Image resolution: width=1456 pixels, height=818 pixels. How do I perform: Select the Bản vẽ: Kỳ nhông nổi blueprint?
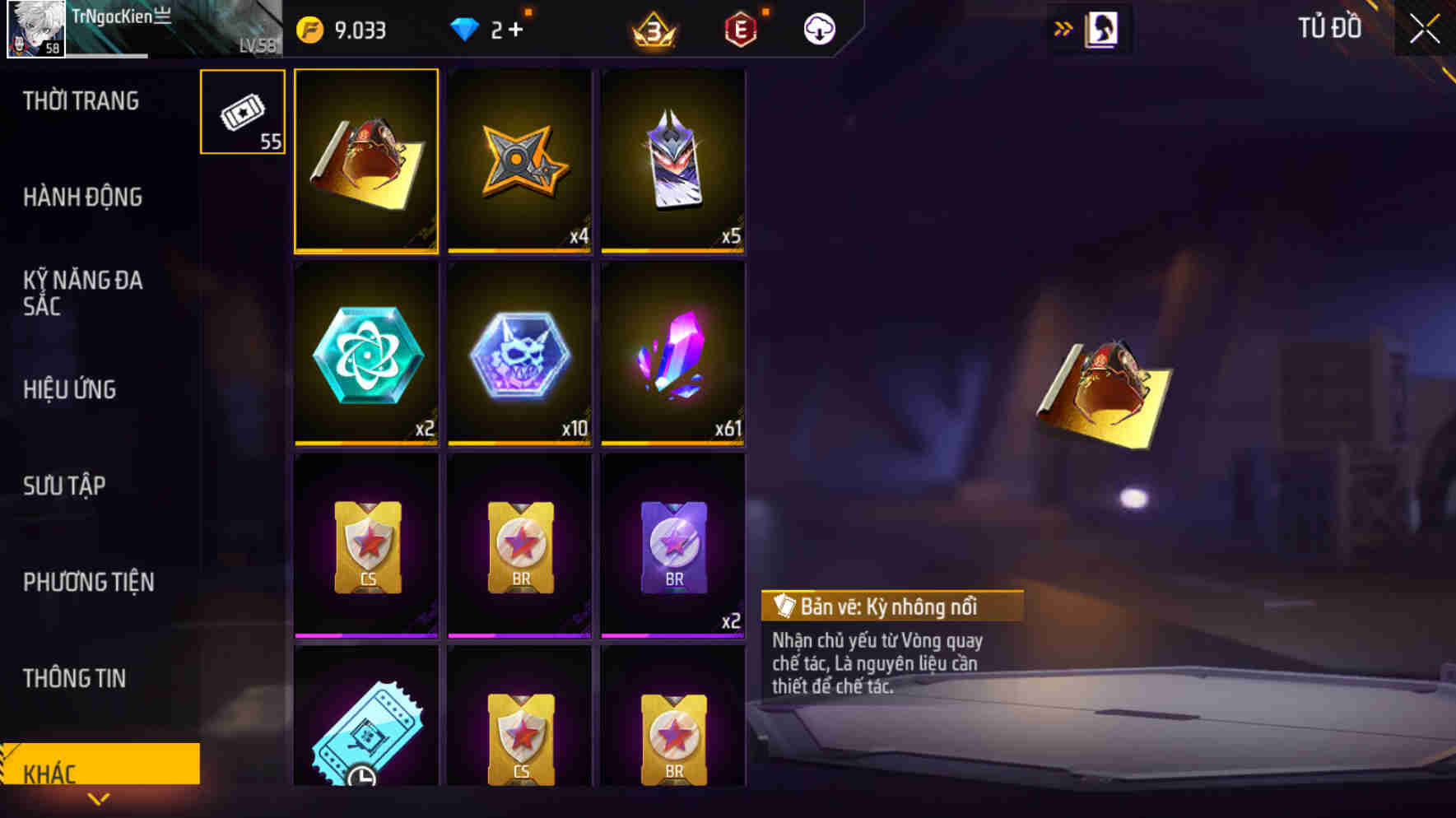tap(365, 160)
